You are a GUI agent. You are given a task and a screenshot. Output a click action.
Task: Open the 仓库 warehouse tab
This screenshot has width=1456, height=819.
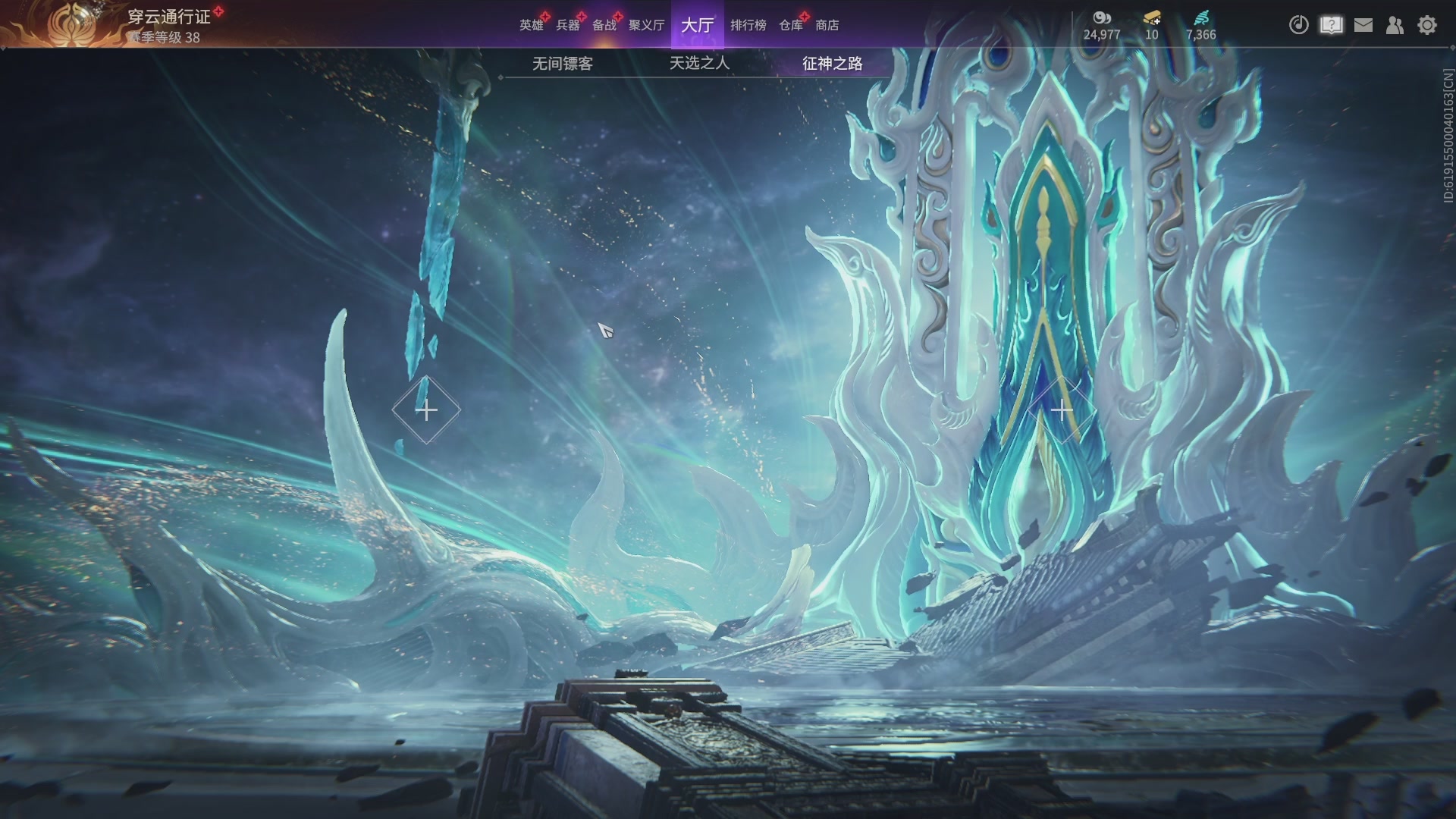pyautogui.click(x=790, y=25)
